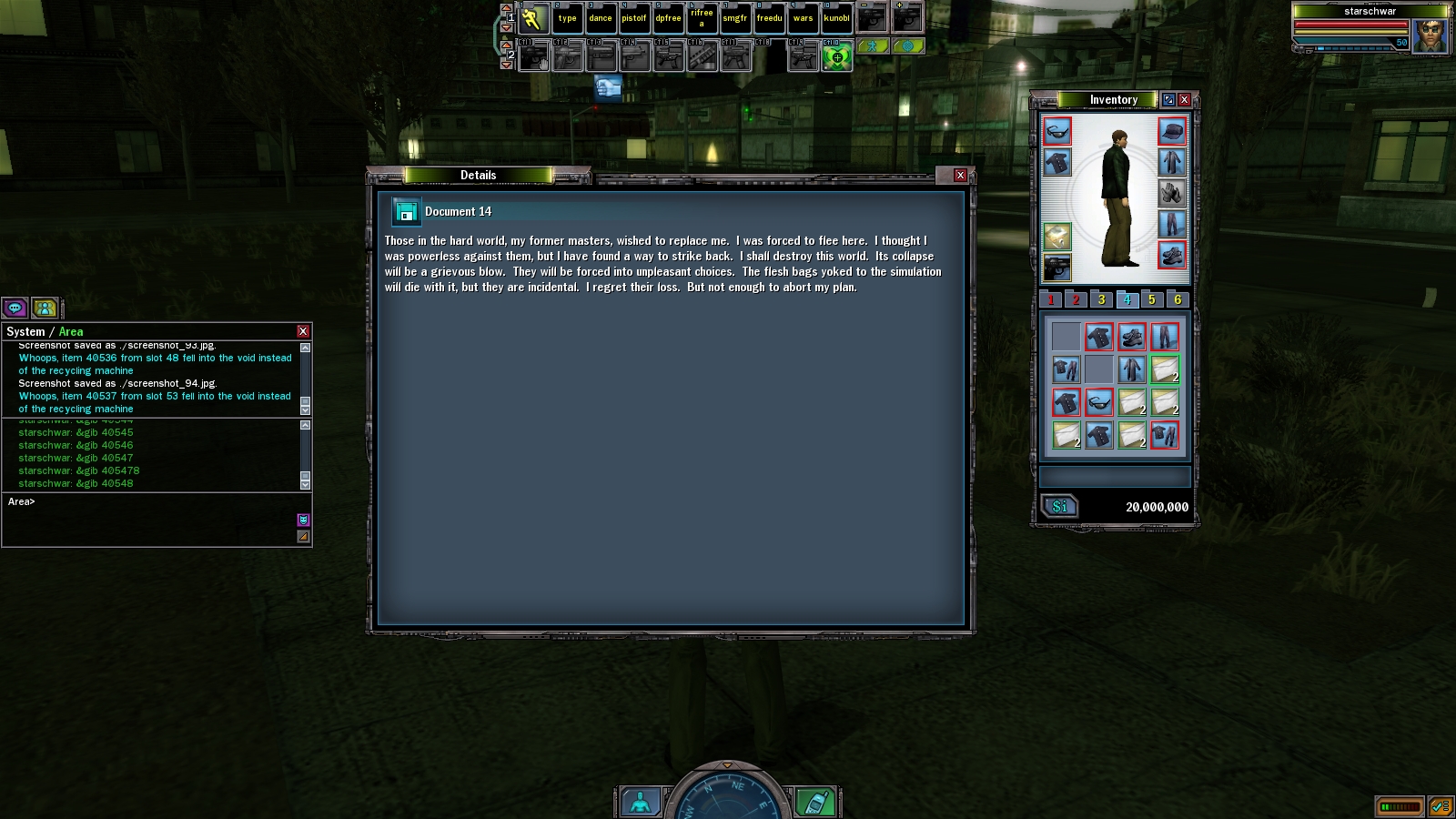The width and height of the screenshot is (1456, 819).
Task: Click the equipped gloves slot
Action: (x=1172, y=193)
